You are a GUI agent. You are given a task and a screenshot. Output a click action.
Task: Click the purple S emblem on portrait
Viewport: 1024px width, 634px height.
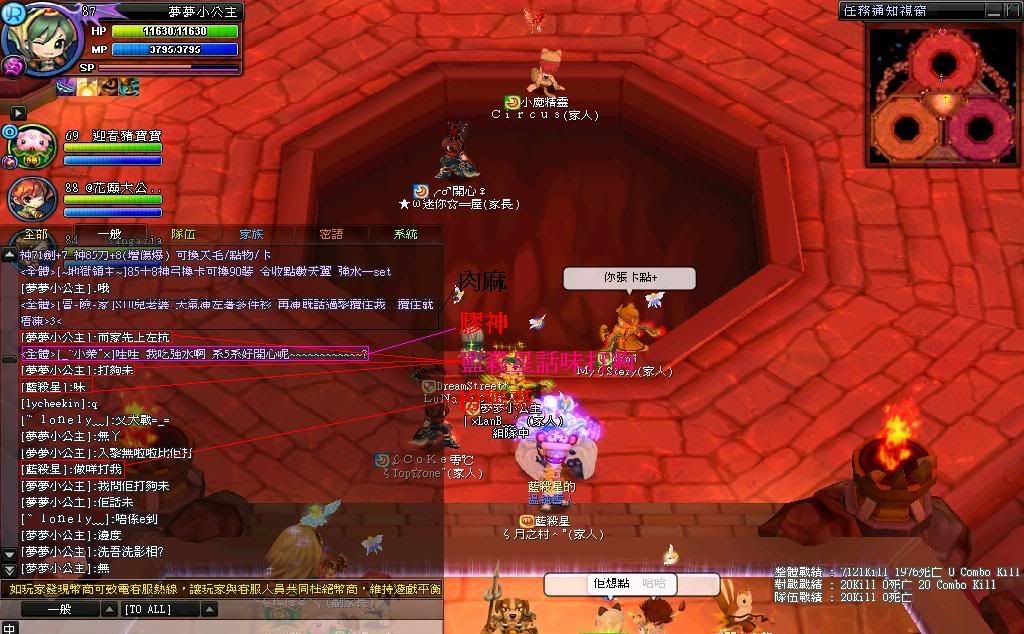coord(13,66)
